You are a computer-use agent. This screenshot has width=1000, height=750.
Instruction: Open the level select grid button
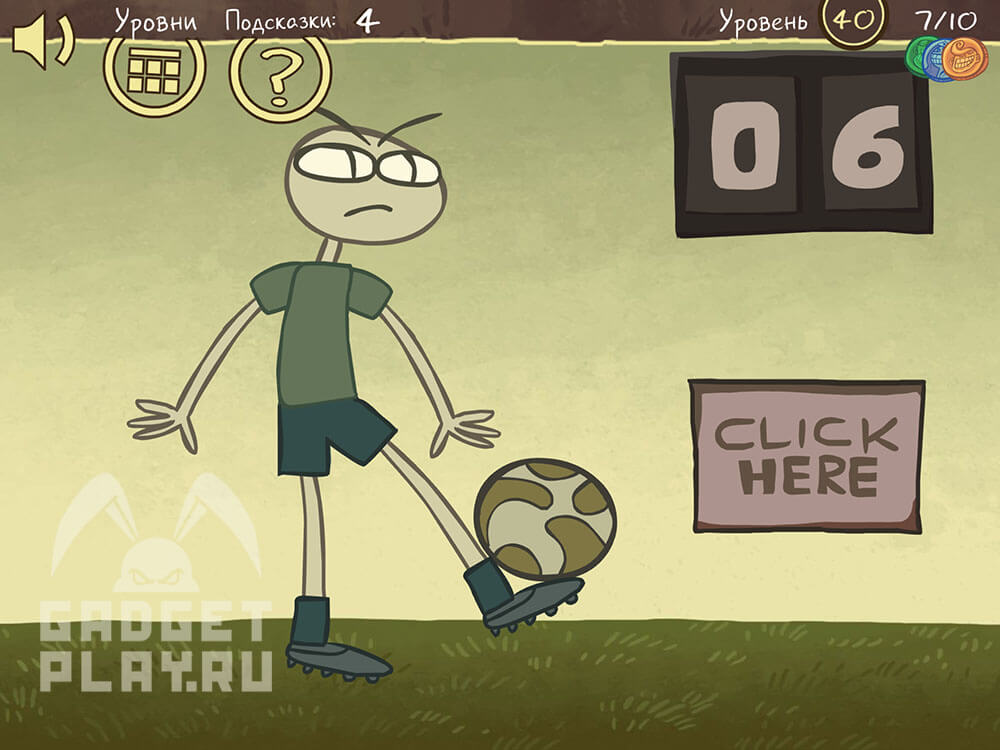[x=154, y=70]
